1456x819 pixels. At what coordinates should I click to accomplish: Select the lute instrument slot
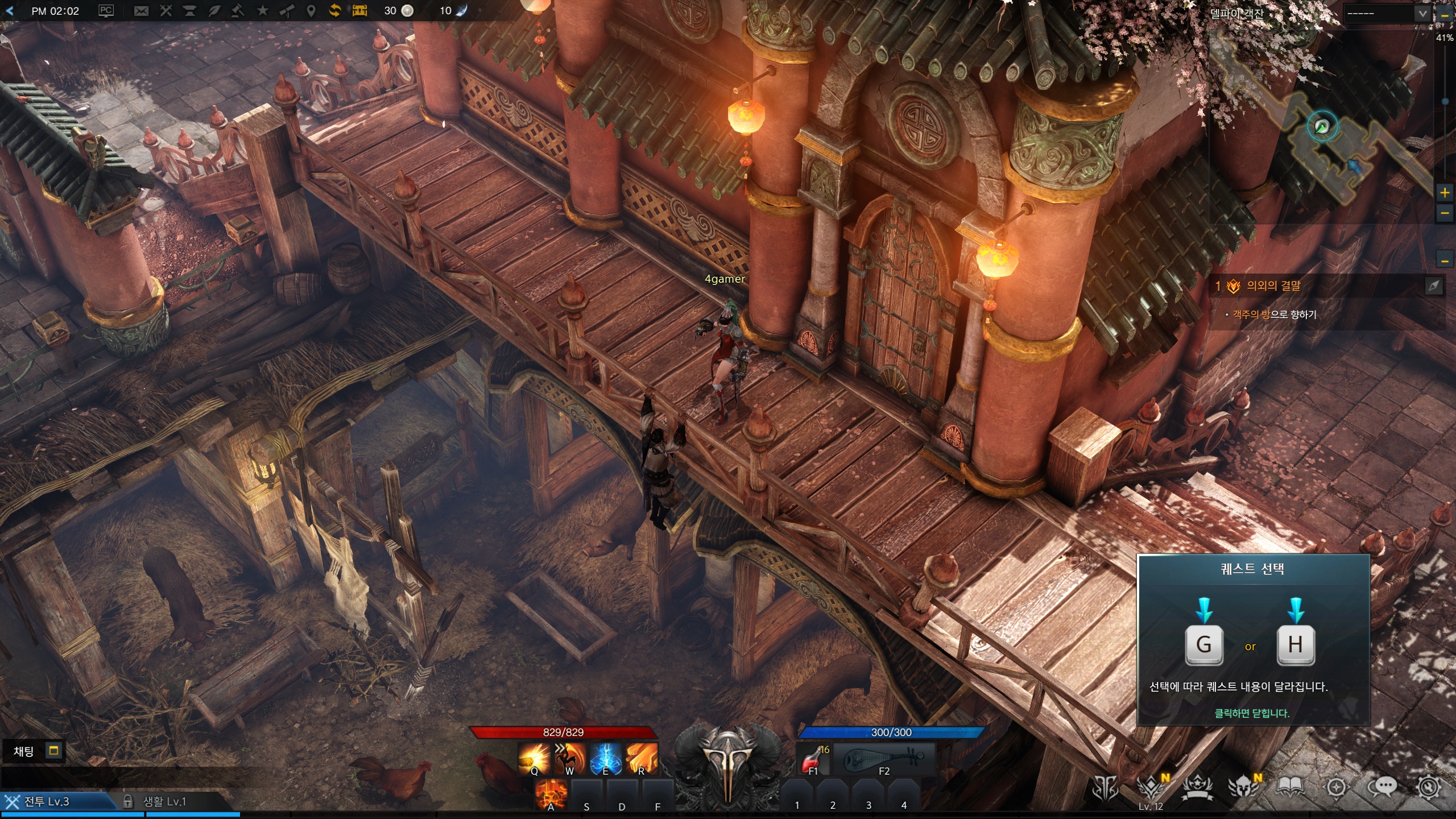click(884, 760)
